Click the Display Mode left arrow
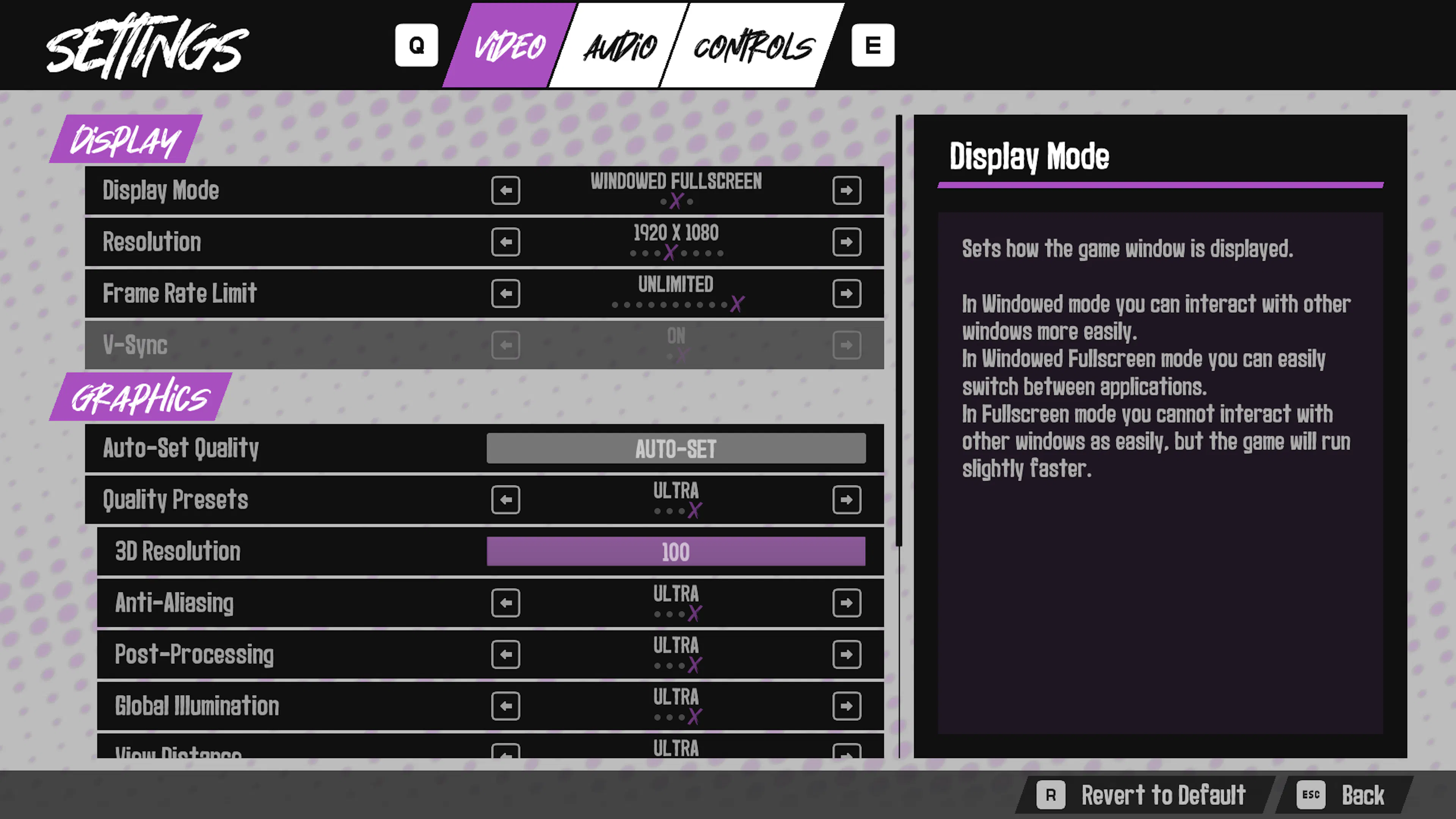The height and width of the screenshot is (819, 1456). (505, 190)
